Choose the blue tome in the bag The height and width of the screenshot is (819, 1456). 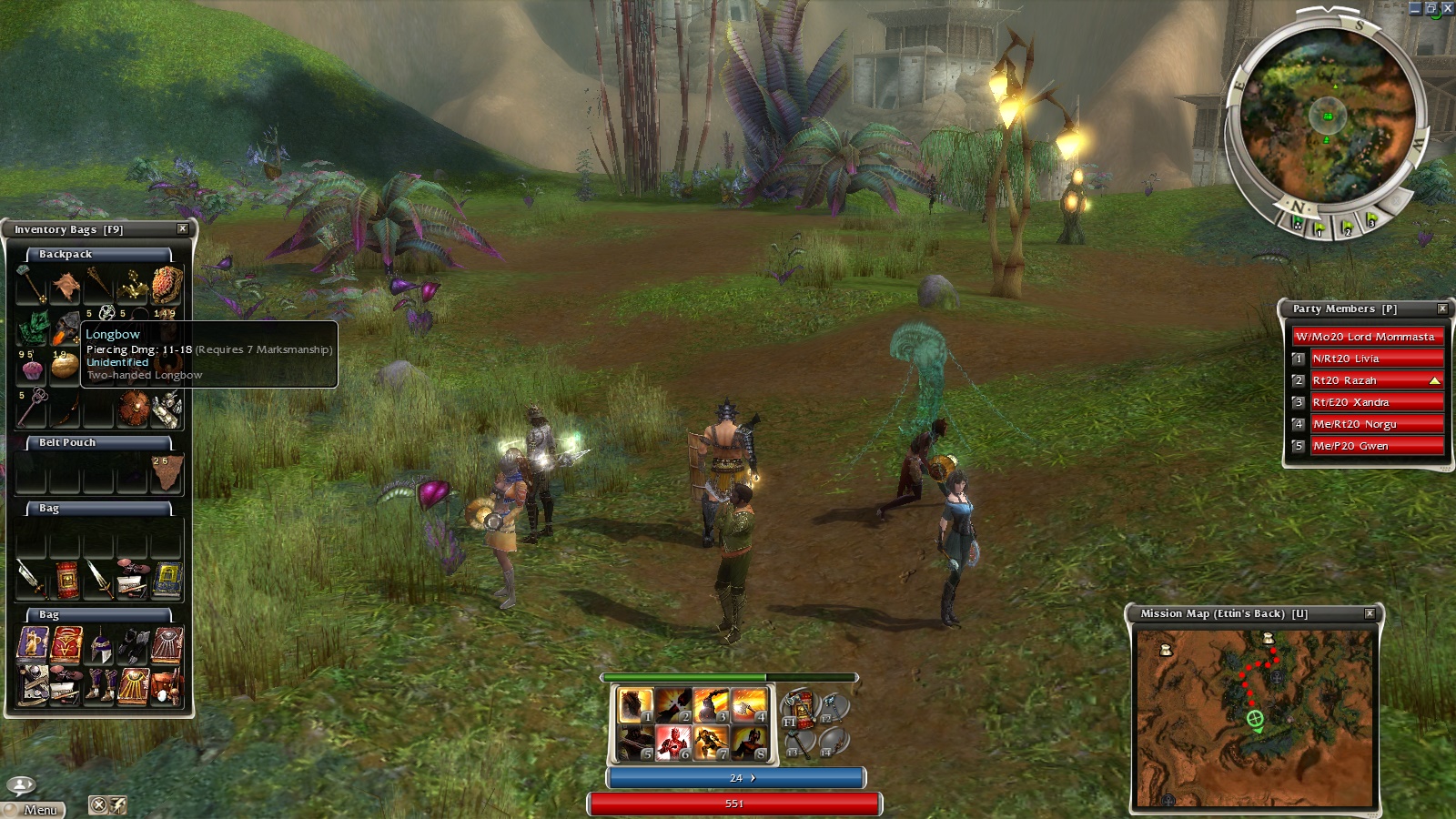coord(167,580)
